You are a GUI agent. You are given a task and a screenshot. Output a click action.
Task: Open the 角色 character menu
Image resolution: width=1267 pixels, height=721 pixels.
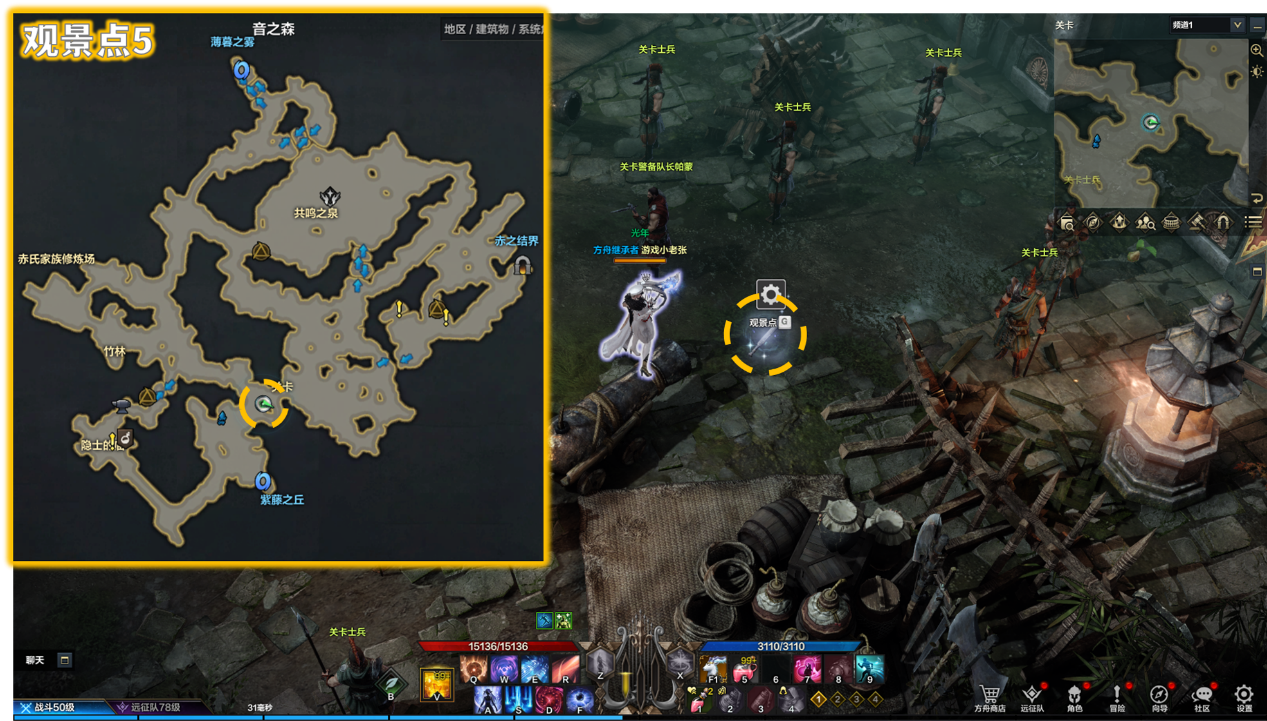click(1074, 696)
